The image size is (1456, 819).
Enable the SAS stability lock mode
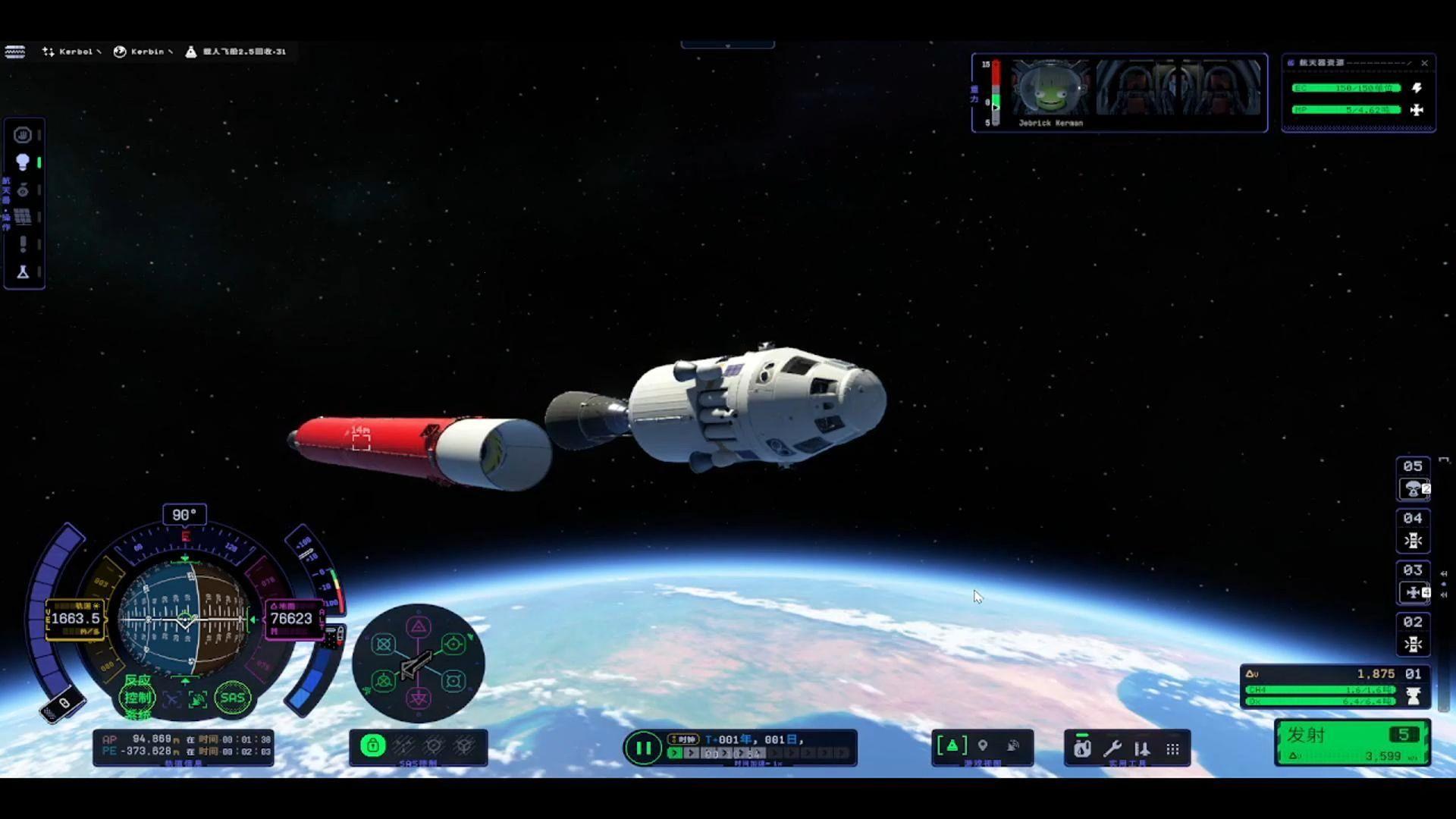pos(372,746)
